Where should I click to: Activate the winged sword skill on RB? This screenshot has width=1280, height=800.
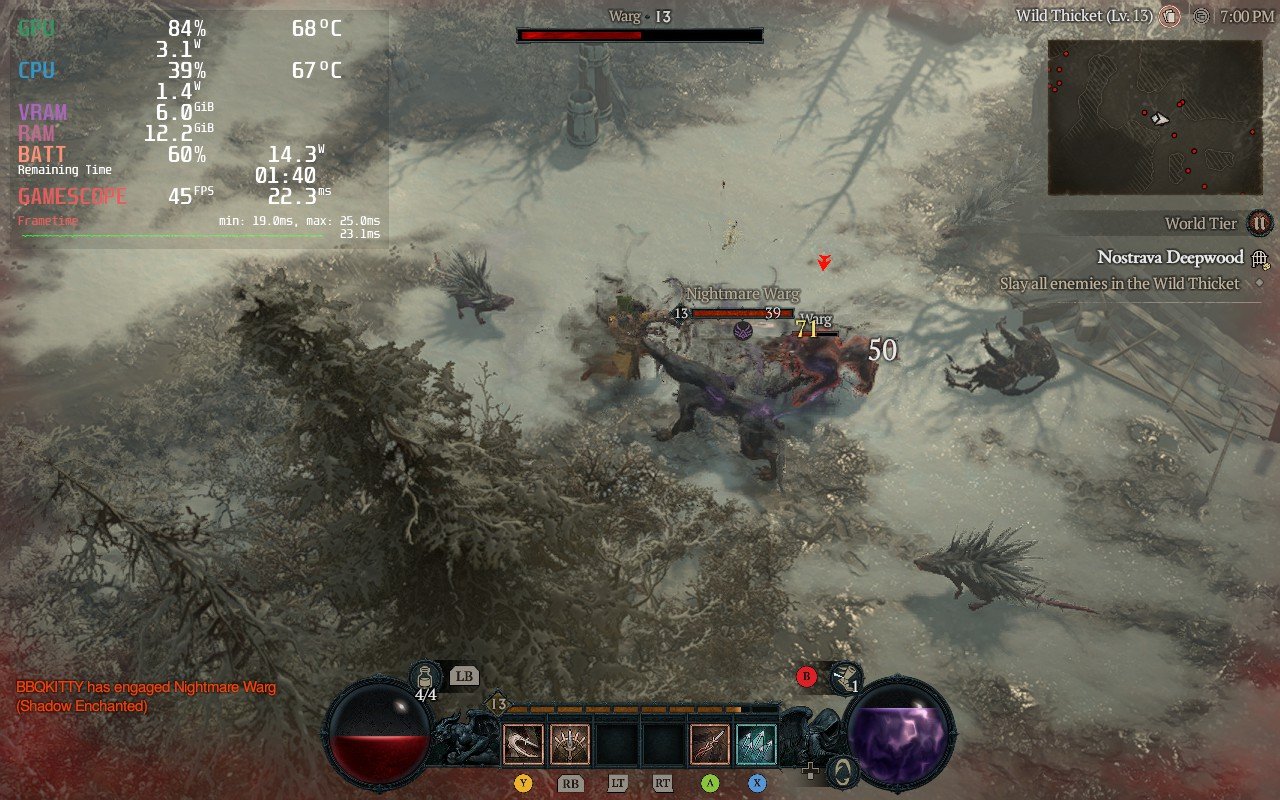coord(570,743)
